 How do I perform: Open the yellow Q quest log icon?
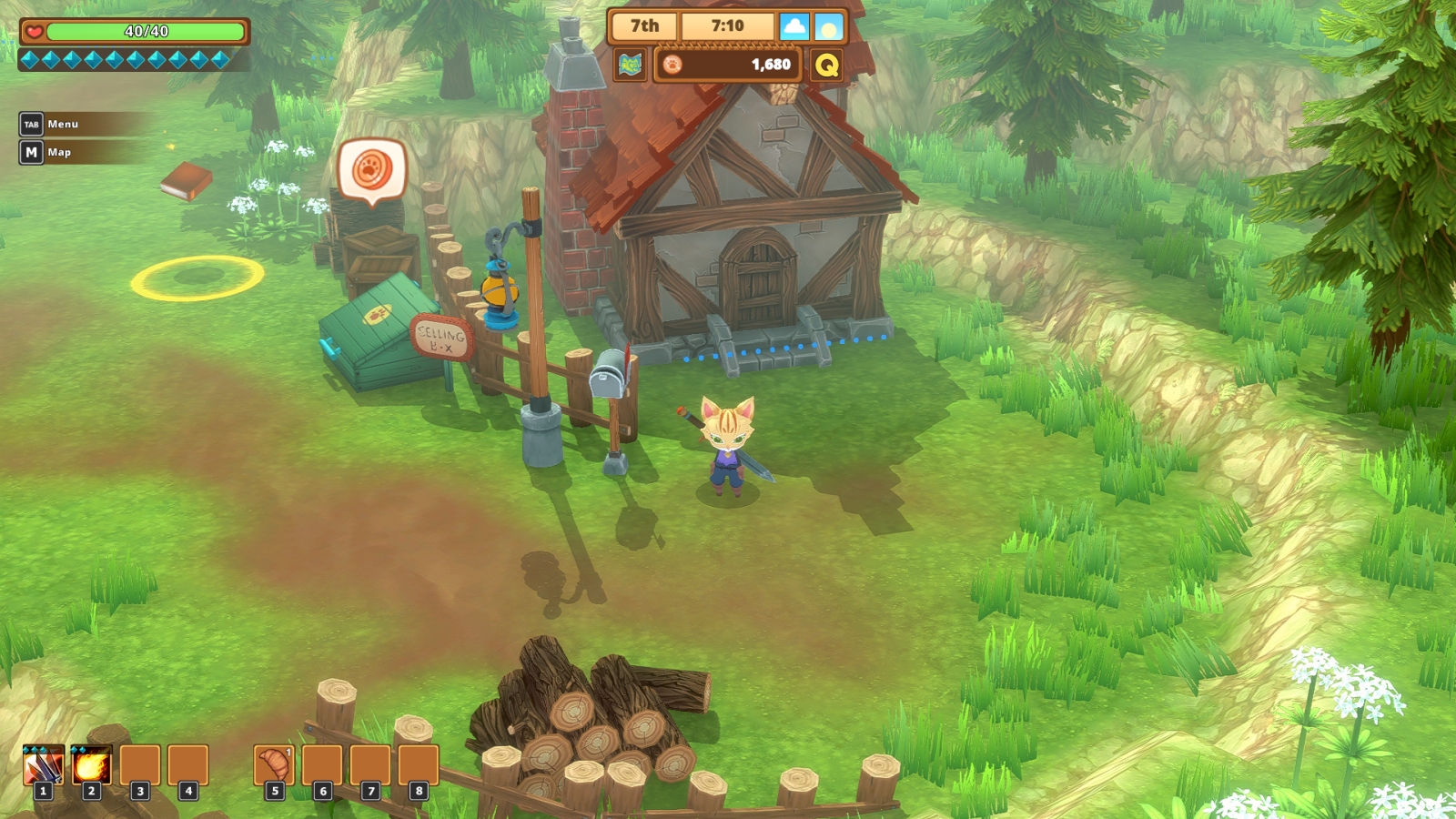point(826,65)
